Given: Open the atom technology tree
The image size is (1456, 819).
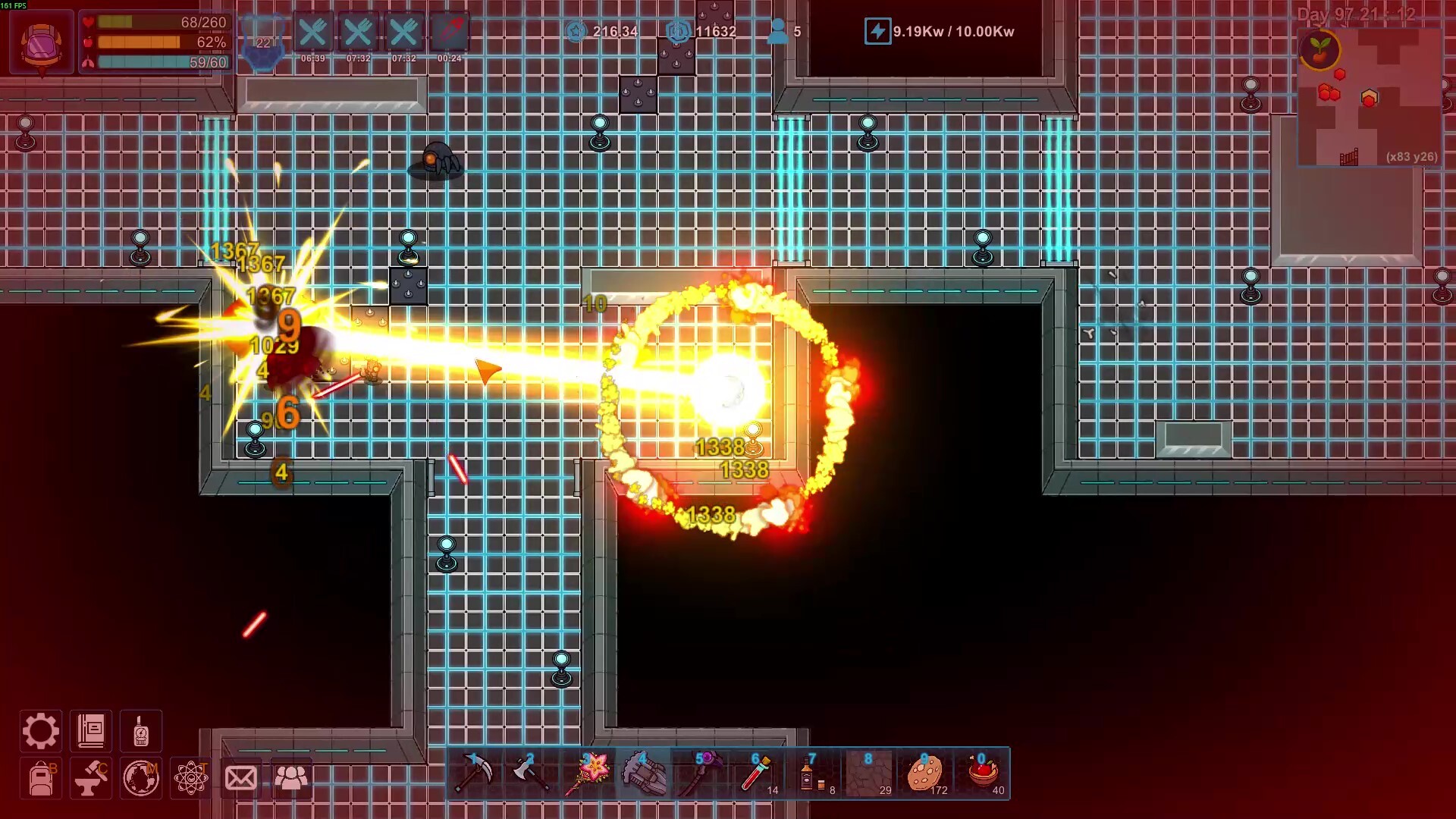Looking at the screenshot, I should 190,779.
